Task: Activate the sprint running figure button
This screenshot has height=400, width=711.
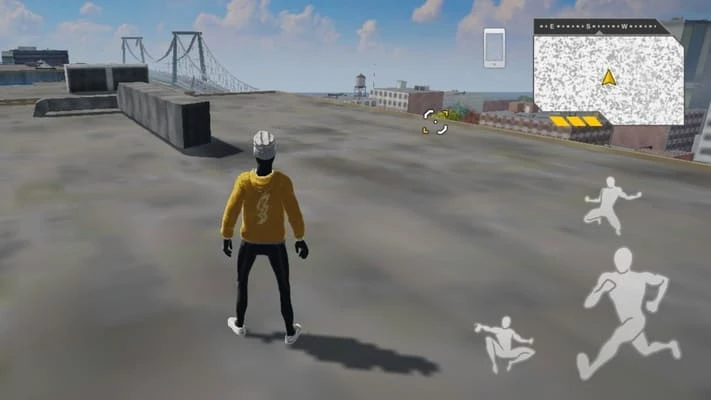Action: point(627,312)
